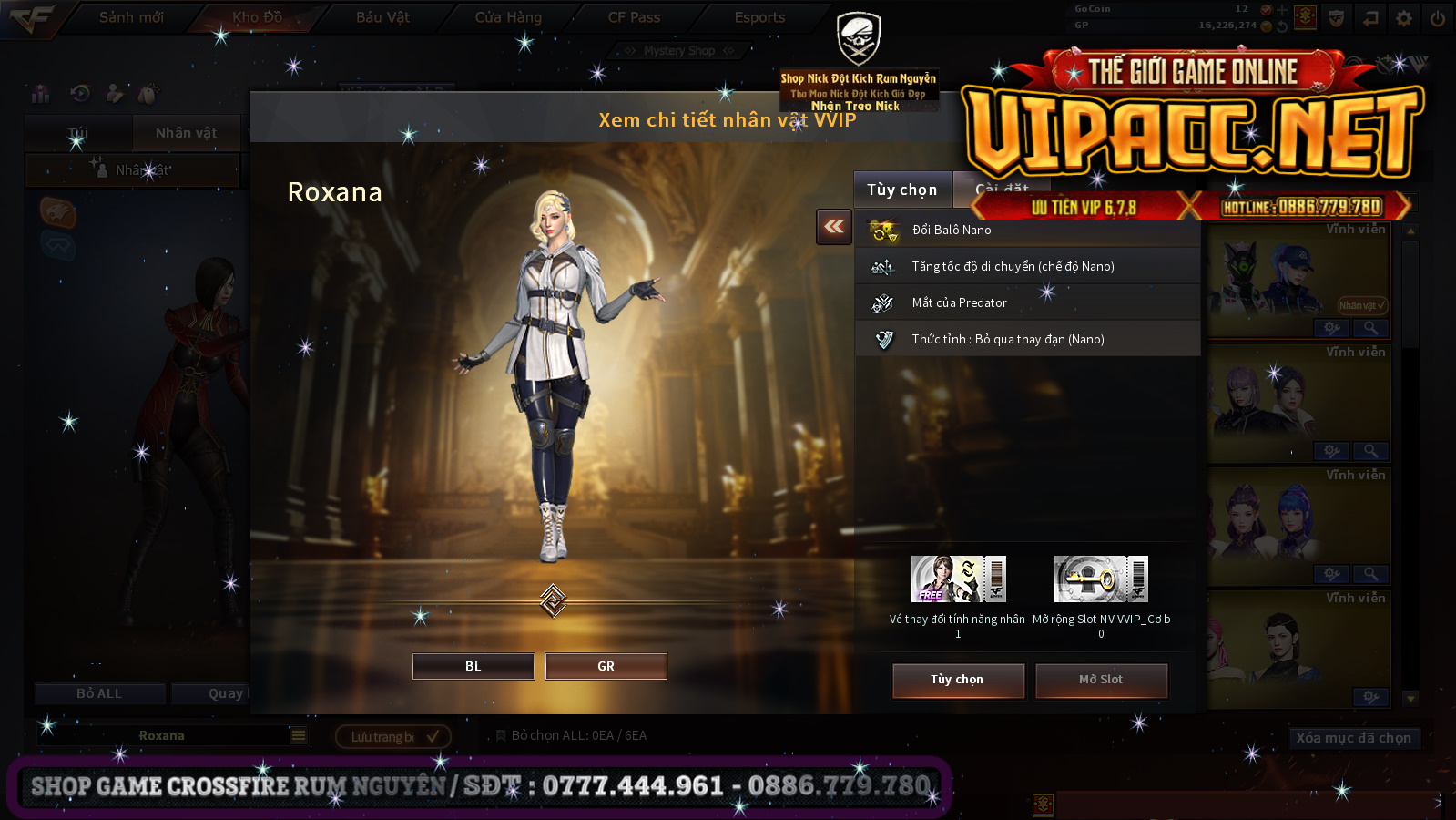1456x820 pixels.
Task: Open the settings gear icon
Action: pos(1404,18)
